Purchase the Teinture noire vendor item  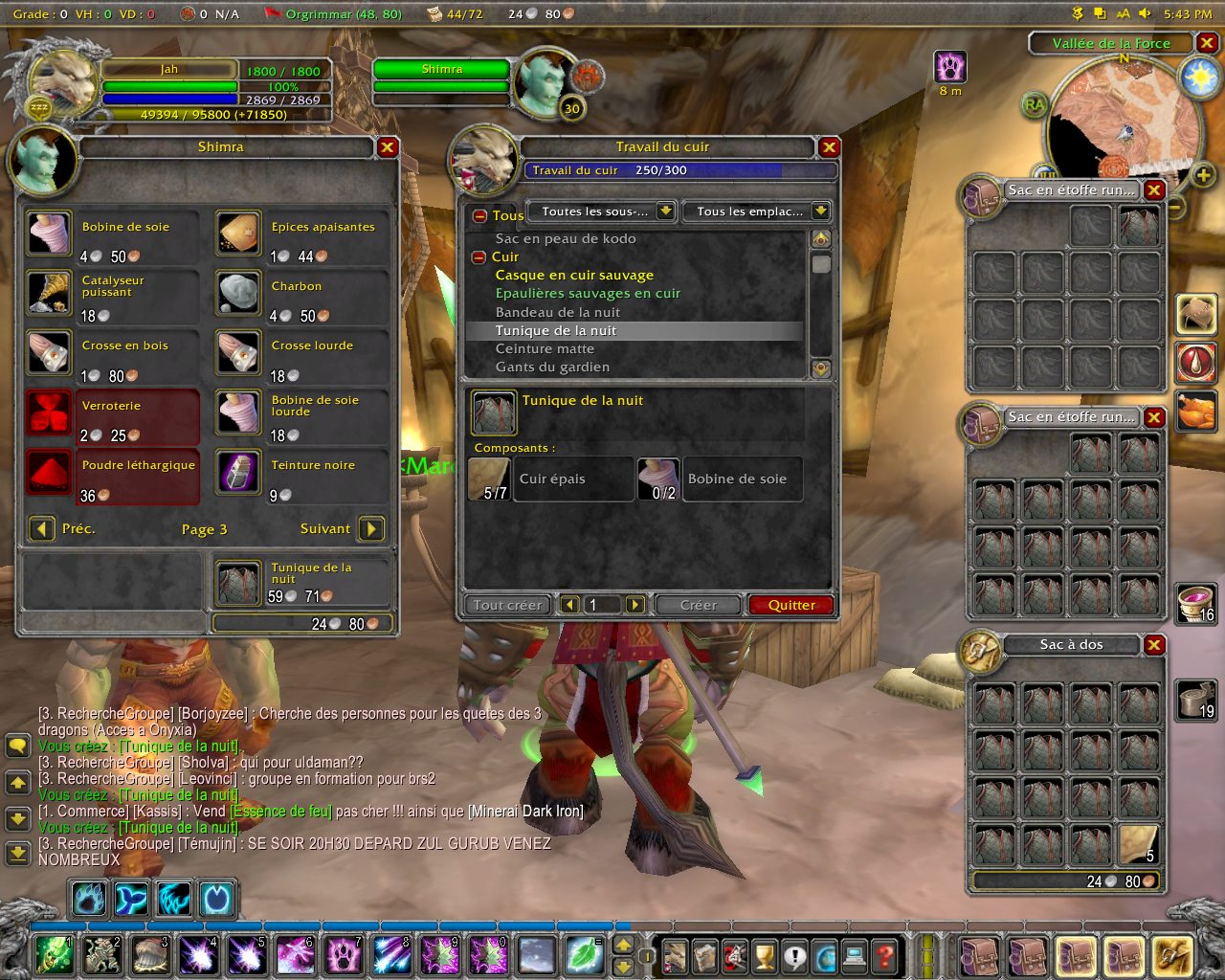(x=238, y=472)
